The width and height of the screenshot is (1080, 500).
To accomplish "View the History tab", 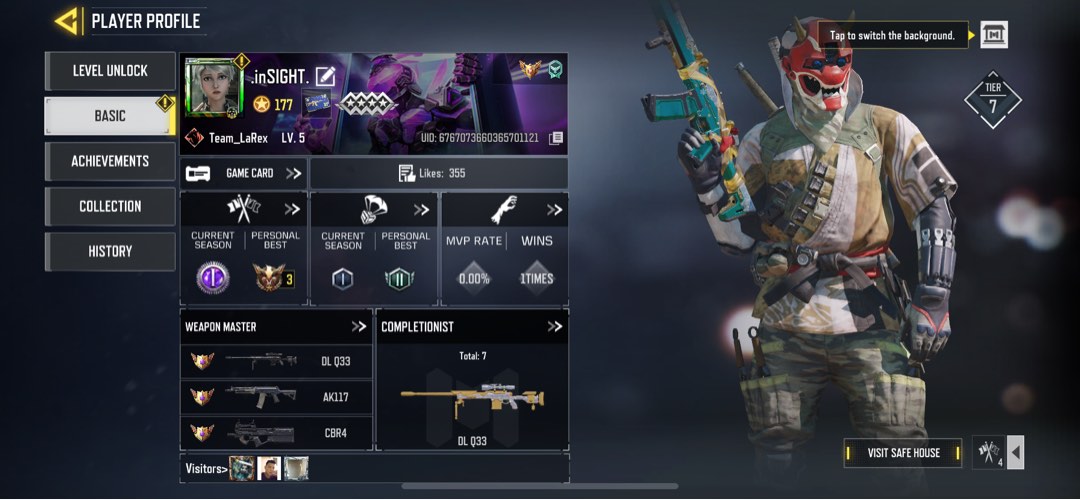I will point(110,251).
